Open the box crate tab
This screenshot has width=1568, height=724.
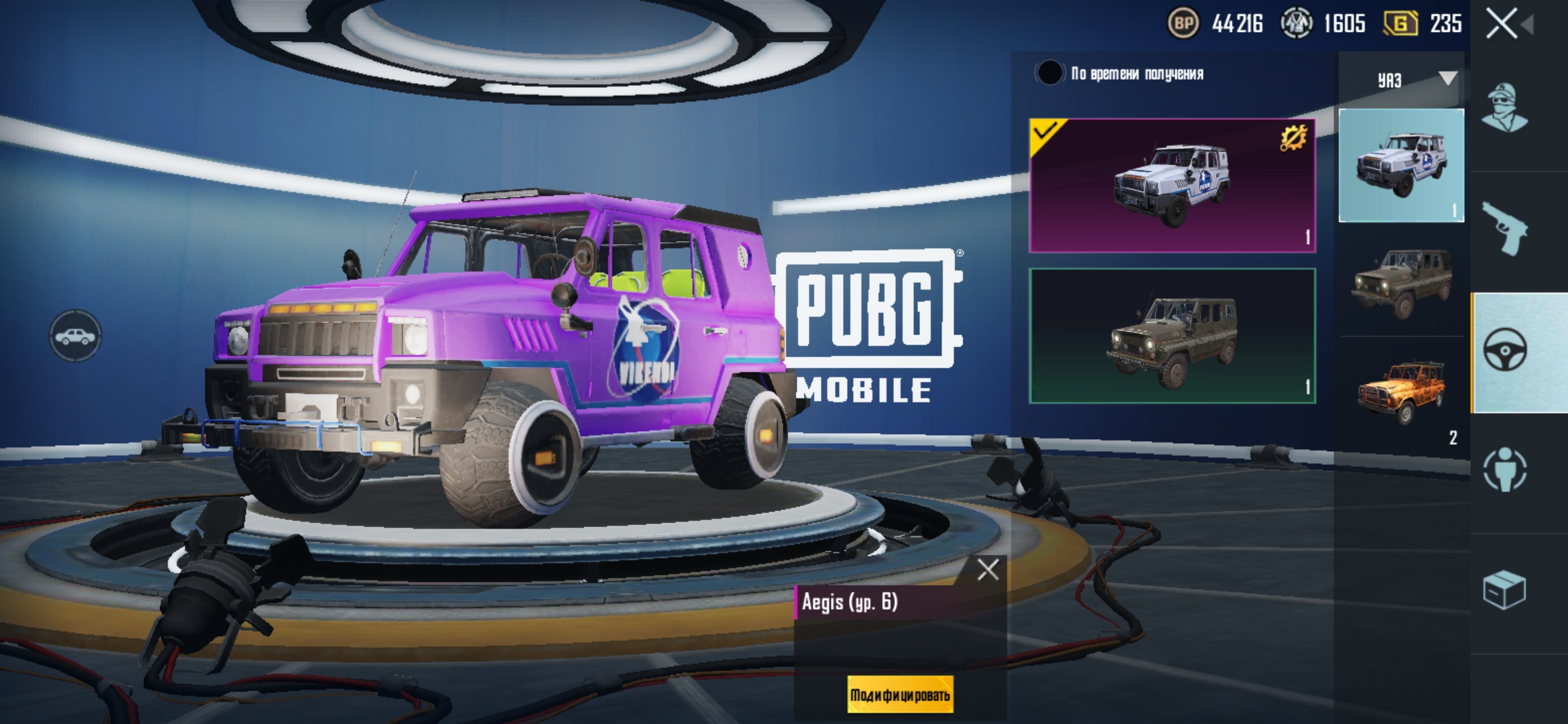pos(1504,591)
